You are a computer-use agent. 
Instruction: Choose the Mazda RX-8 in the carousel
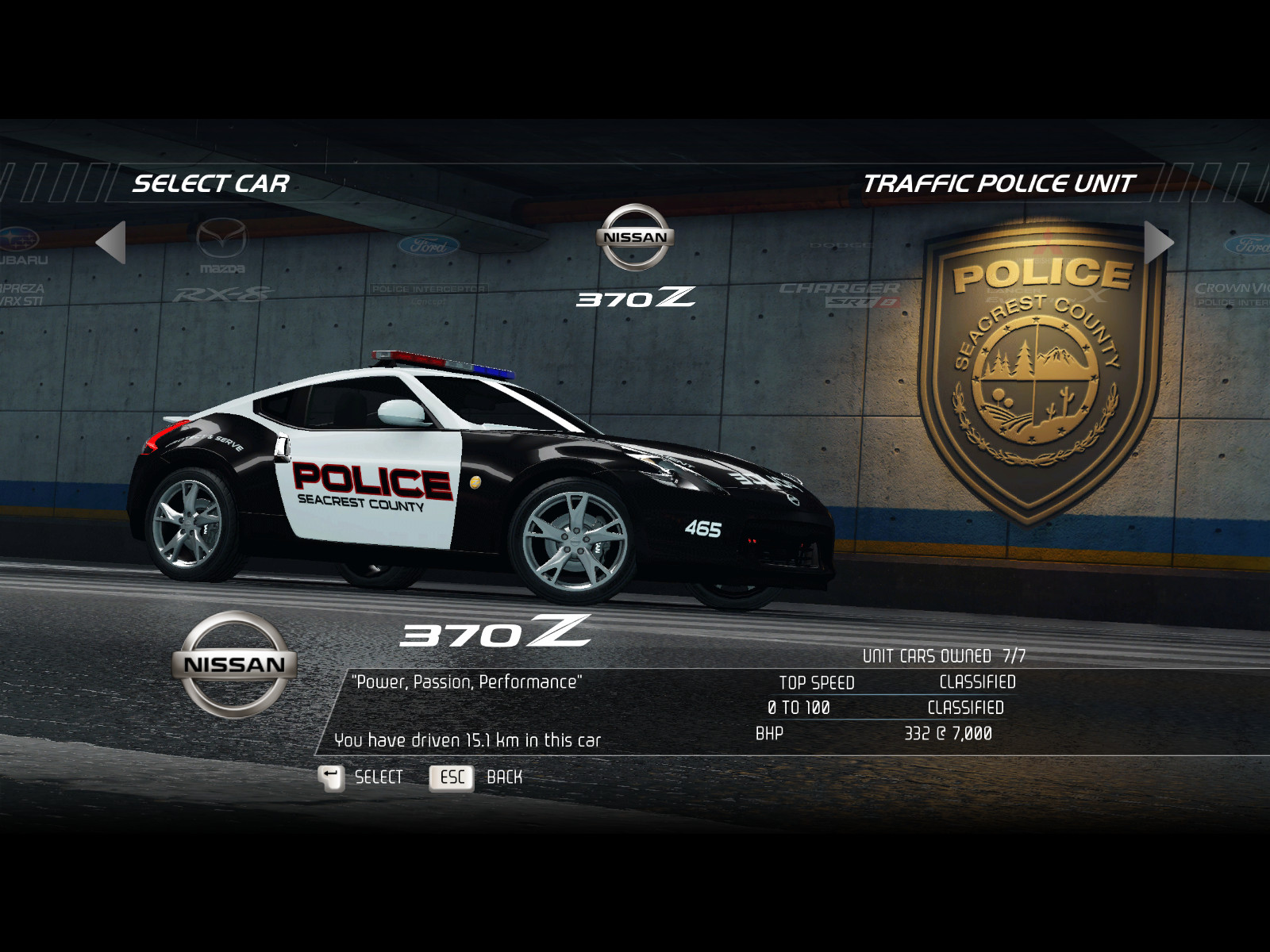(222, 262)
